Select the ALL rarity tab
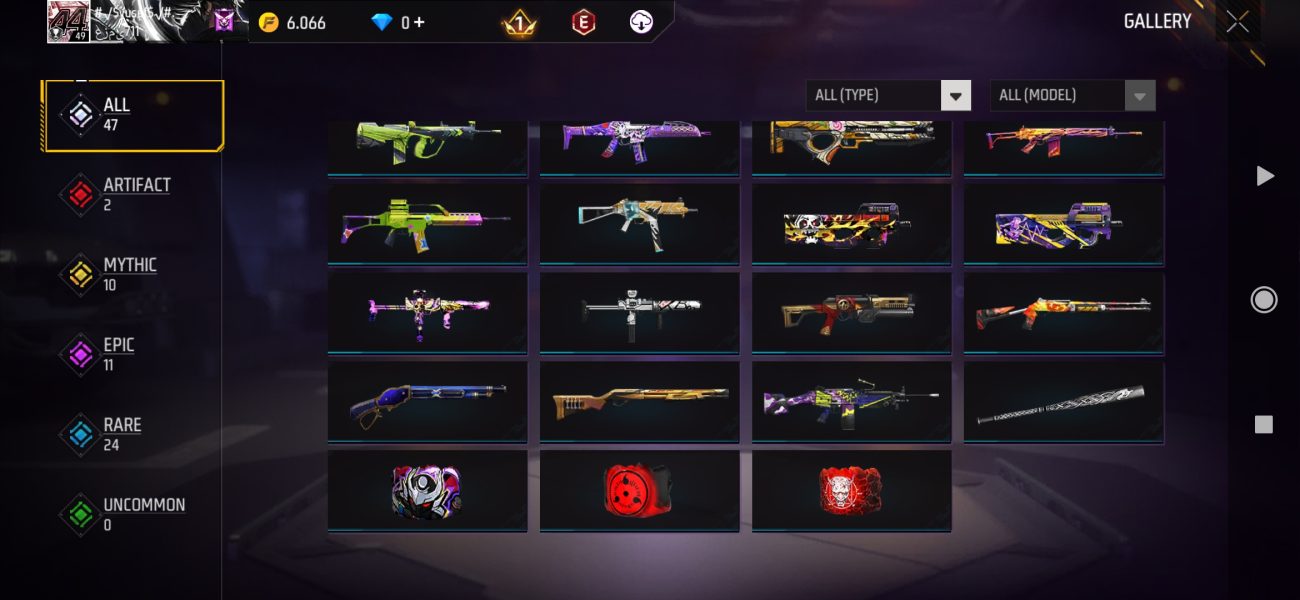Screen dimensions: 1300x600 coord(133,115)
